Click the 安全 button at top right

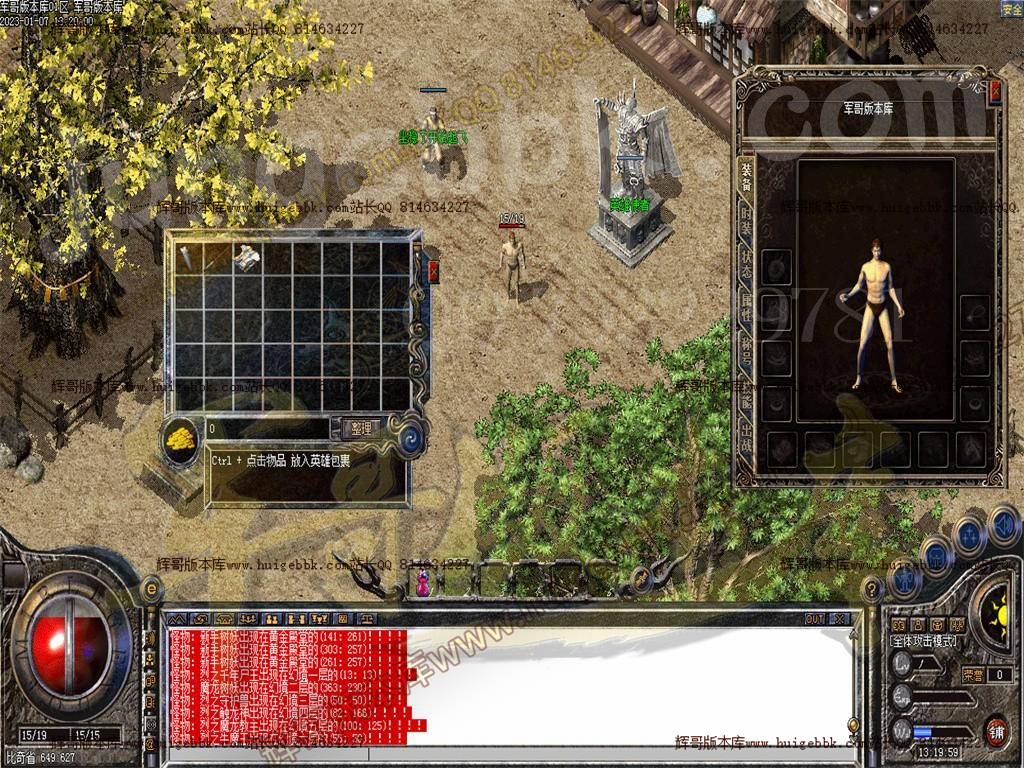(1011, 8)
